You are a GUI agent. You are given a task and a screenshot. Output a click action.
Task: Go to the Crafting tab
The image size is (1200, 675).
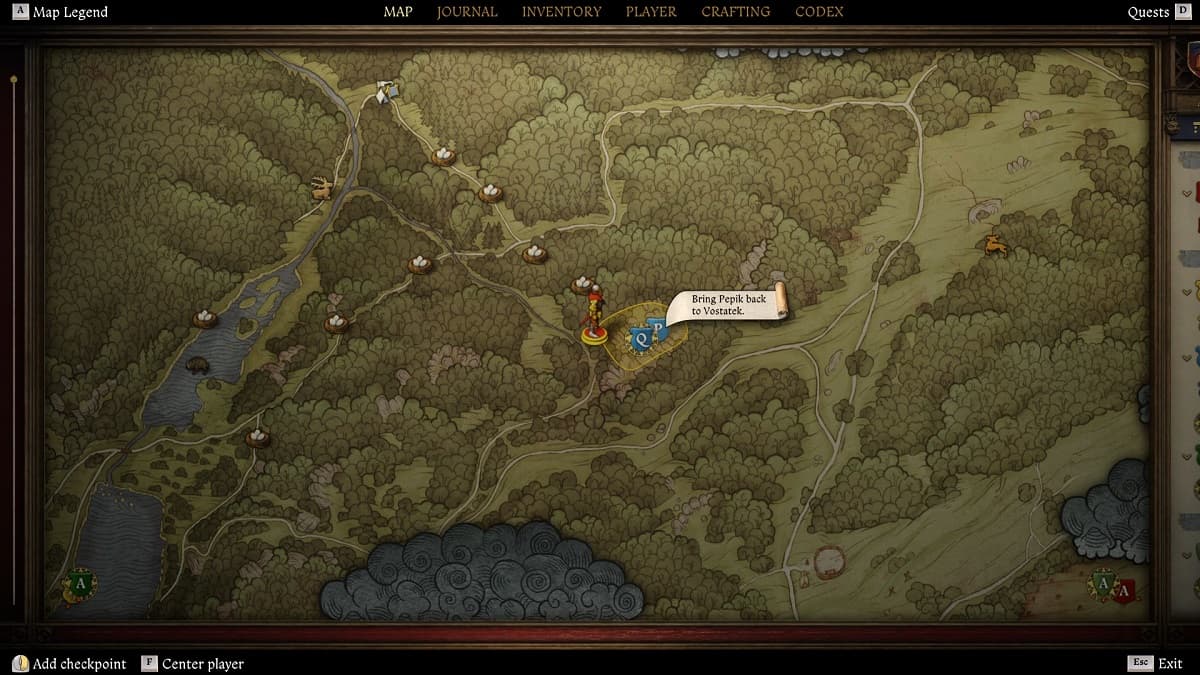click(735, 12)
